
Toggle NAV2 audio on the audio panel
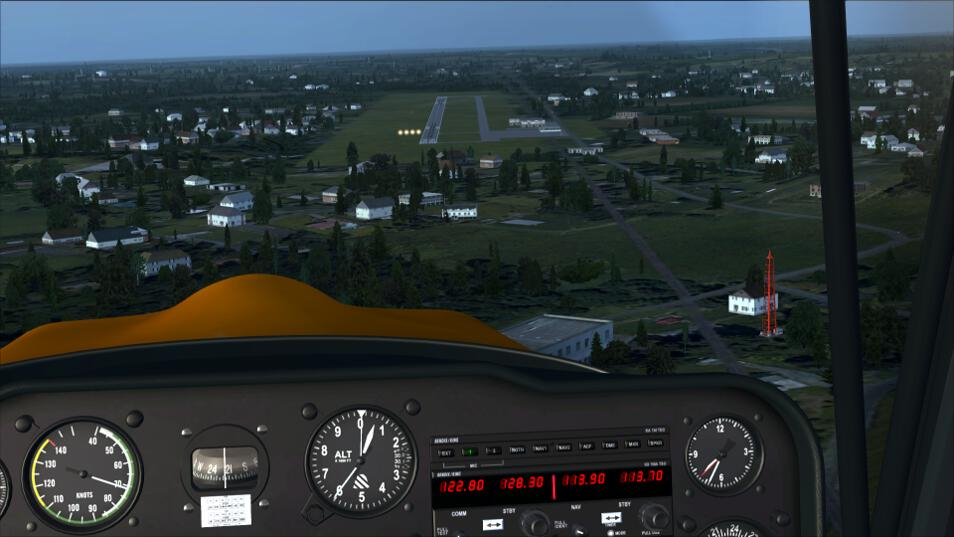point(564,448)
